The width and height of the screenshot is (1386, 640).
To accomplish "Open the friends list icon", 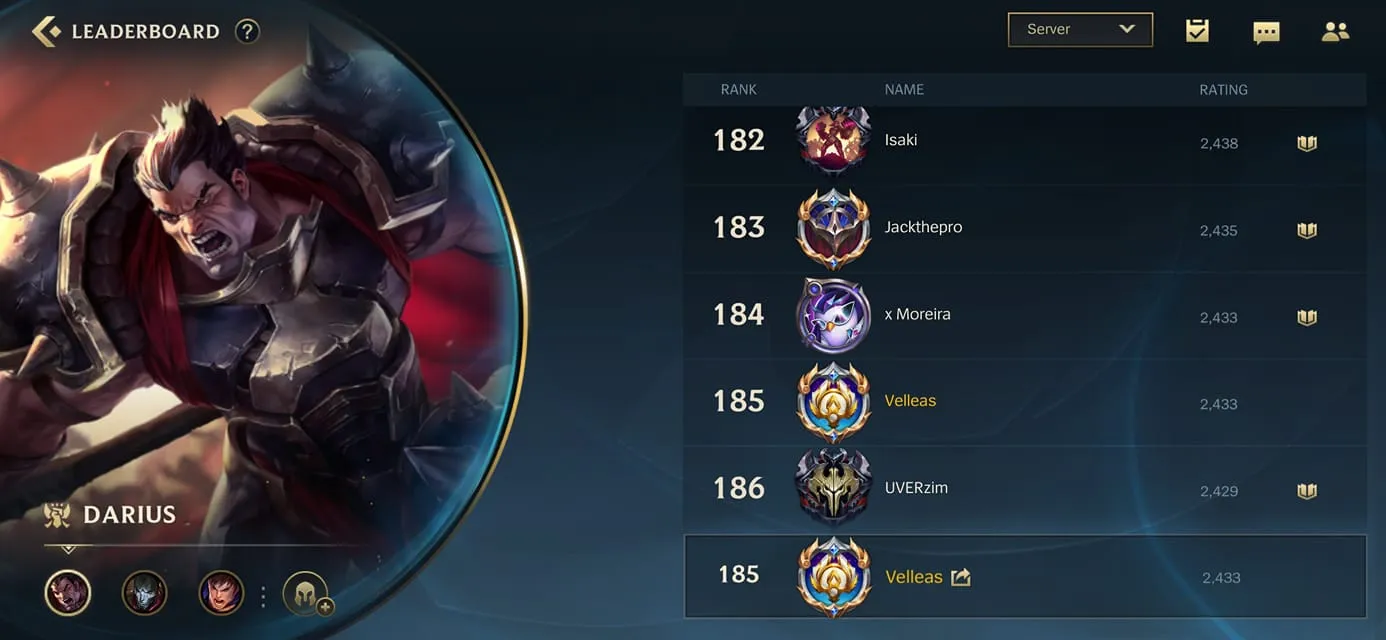I will pos(1335,31).
